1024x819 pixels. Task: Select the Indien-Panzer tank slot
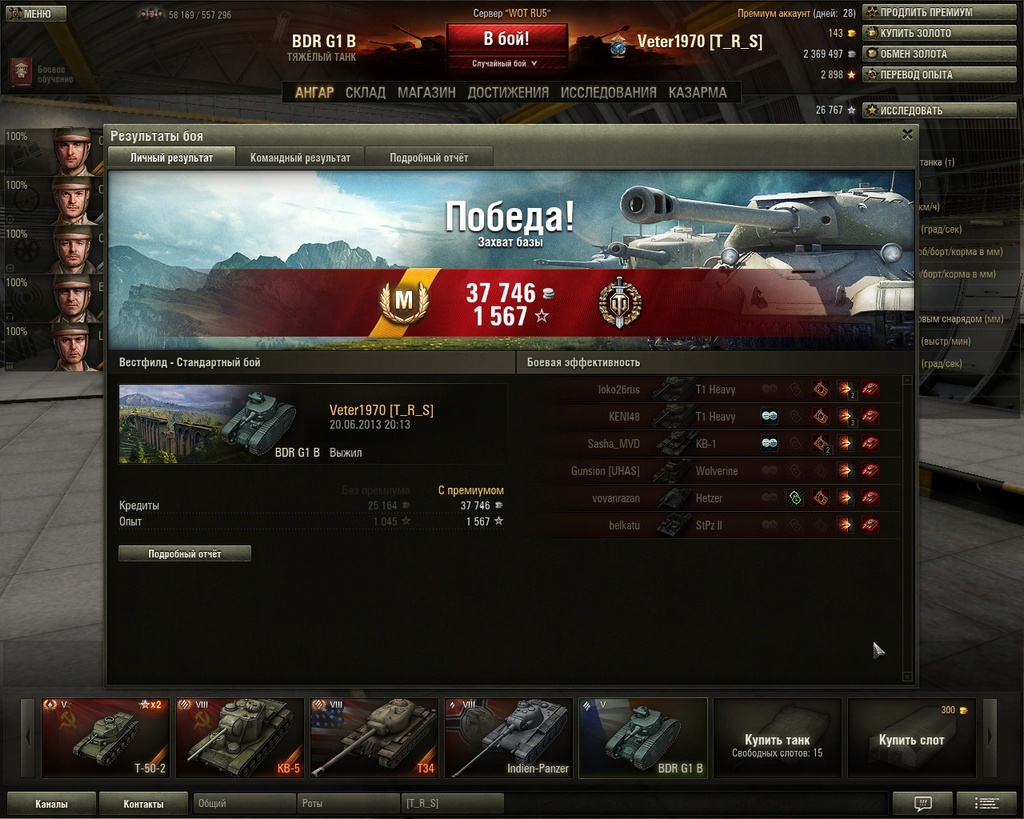pos(508,737)
